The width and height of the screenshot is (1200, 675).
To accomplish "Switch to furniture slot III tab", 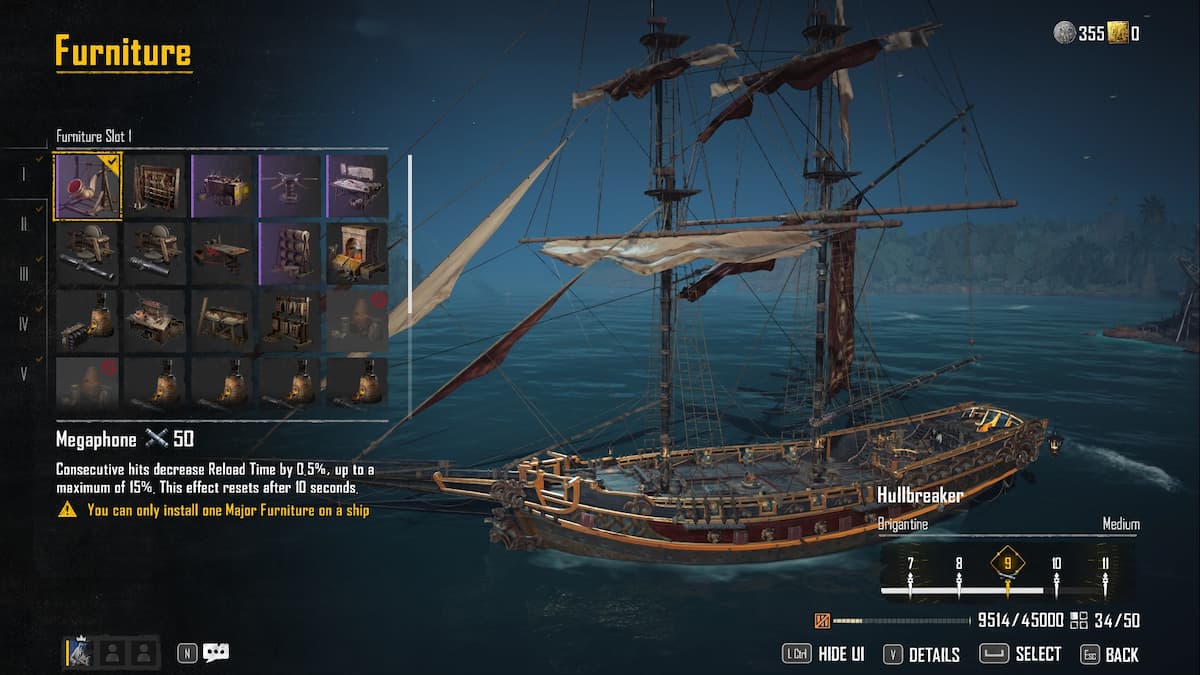I will [24, 273].
